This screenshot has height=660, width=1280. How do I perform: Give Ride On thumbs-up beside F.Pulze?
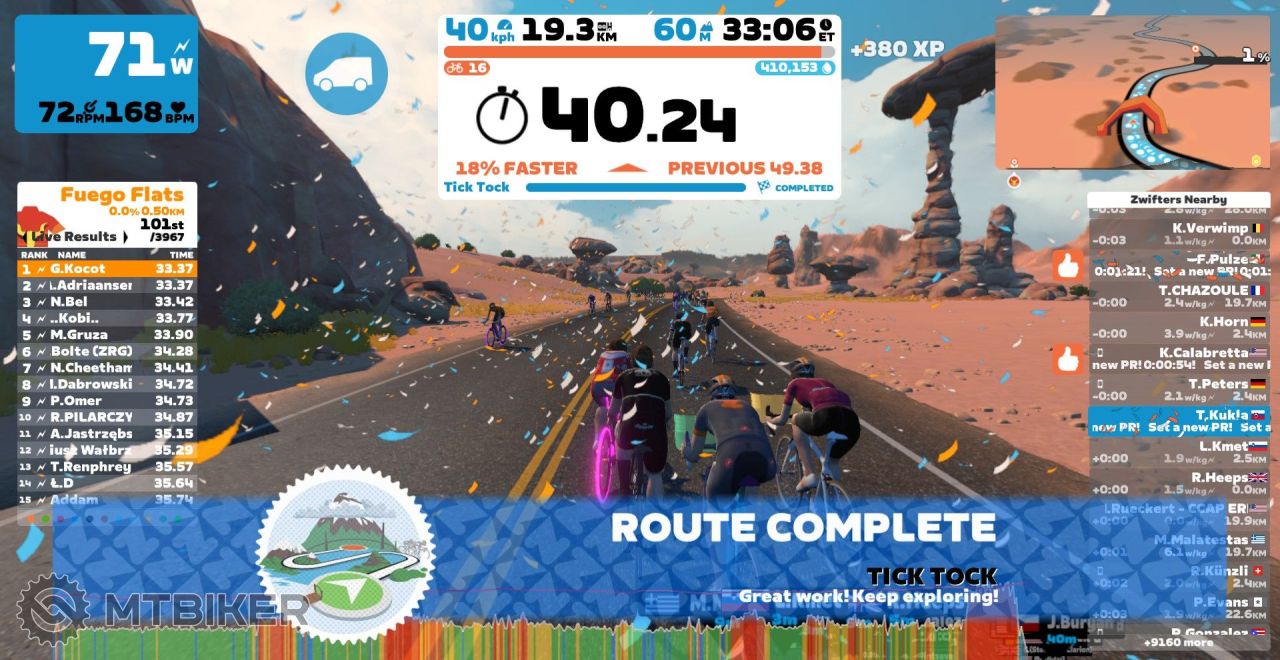coord(1067,265)
